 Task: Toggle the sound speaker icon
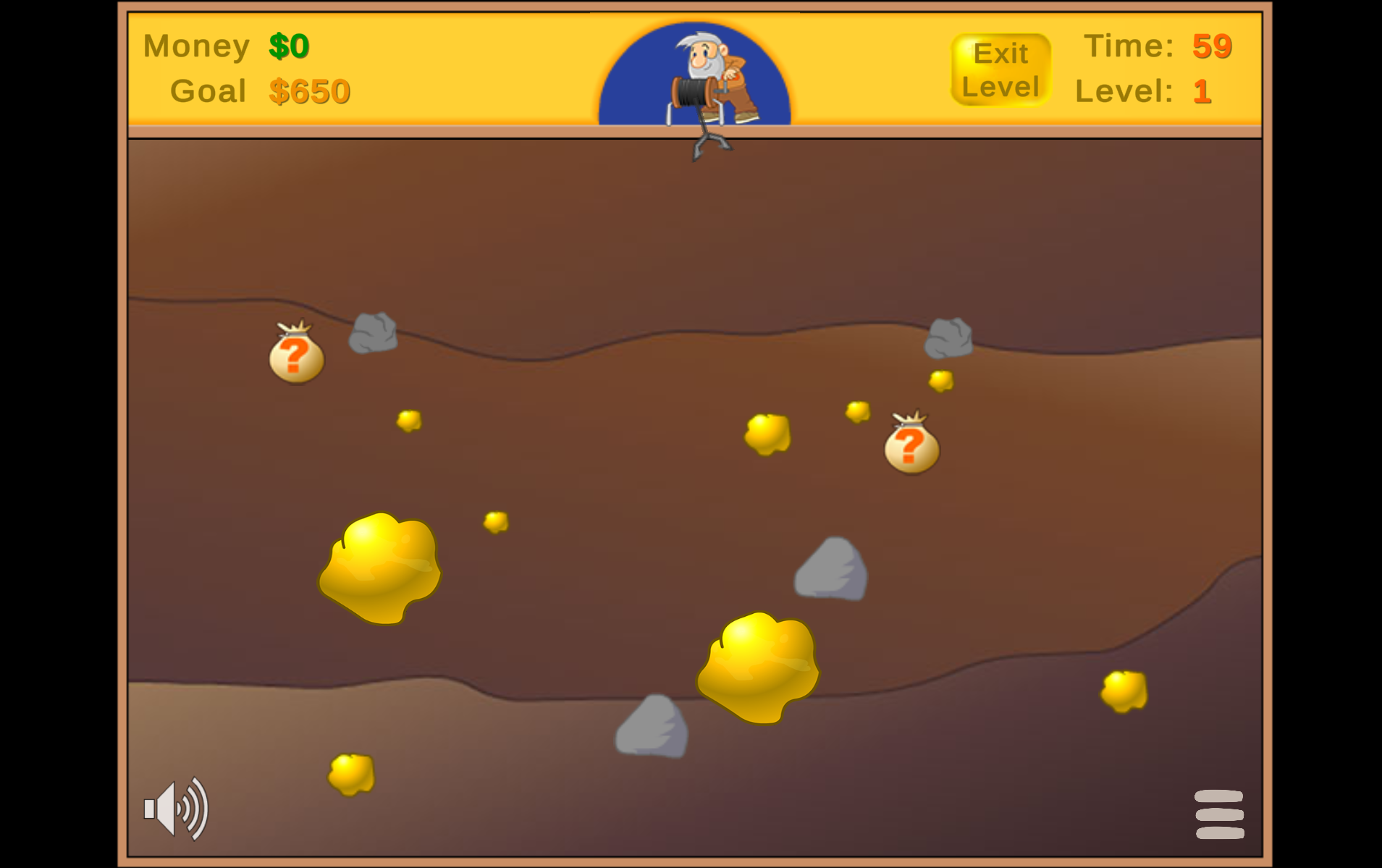tap(176, 809)
